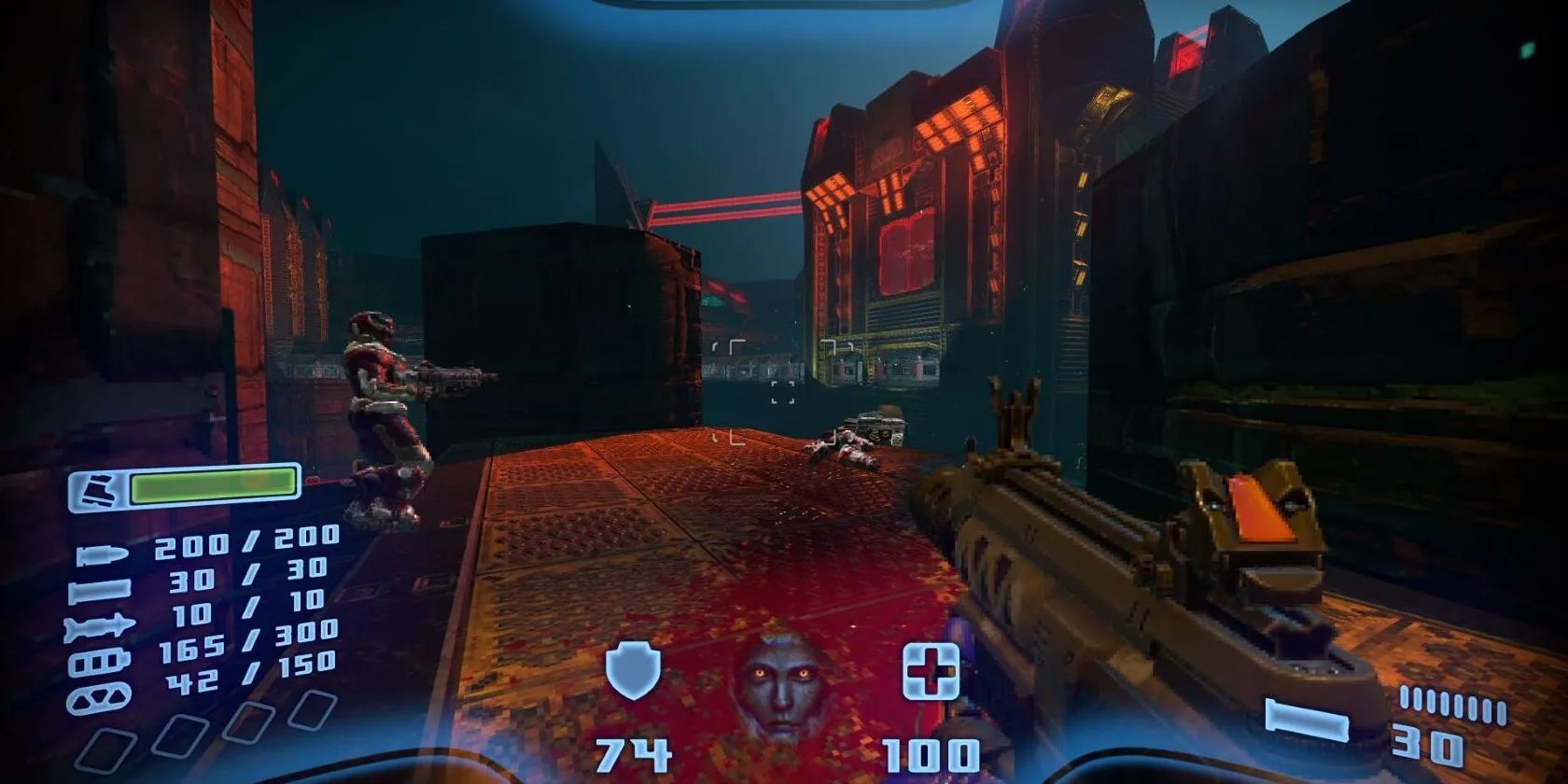
Task: Click the crosshair at screen center
Action: 784,392
